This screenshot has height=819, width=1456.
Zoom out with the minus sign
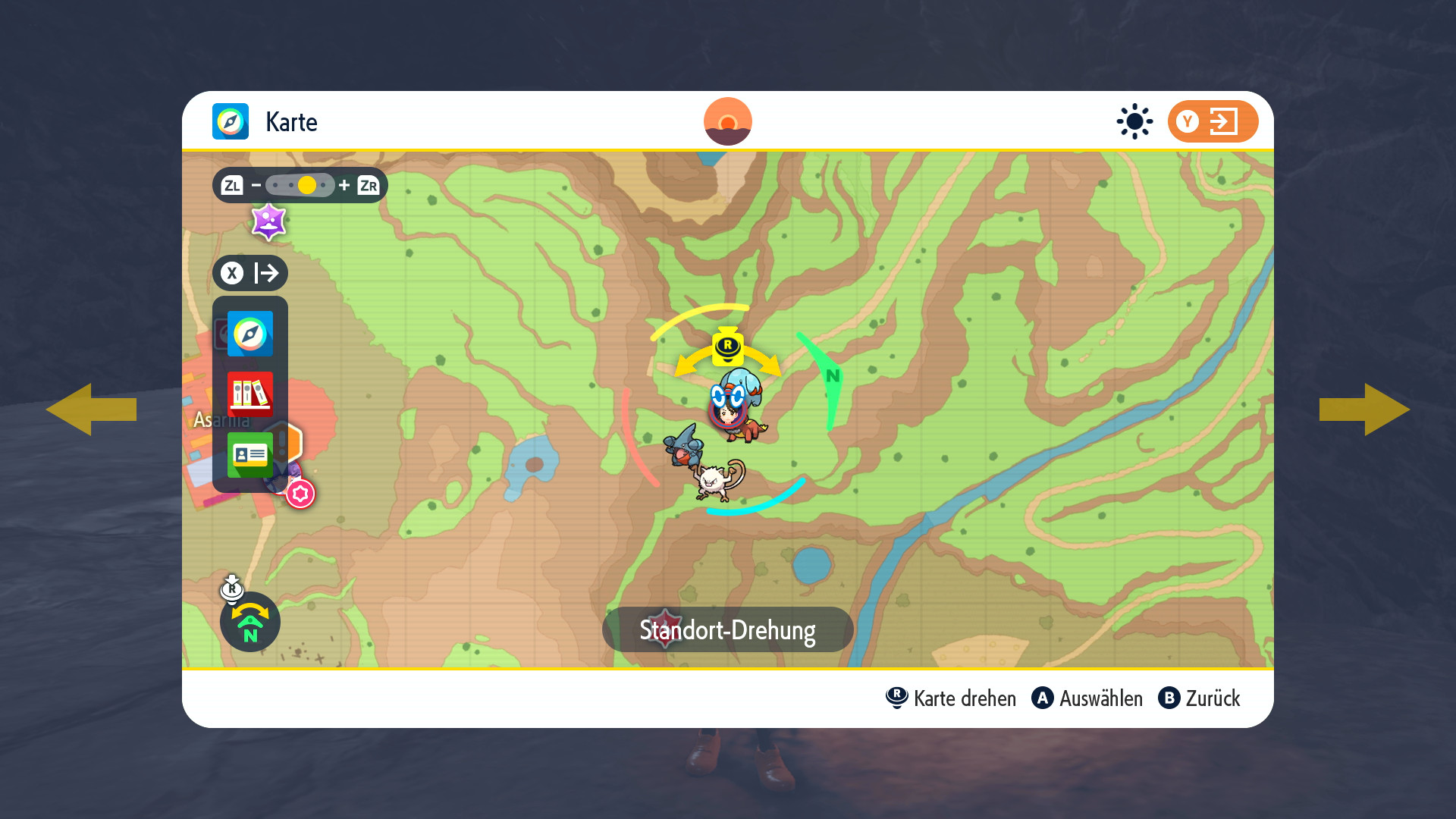[256, 185]
